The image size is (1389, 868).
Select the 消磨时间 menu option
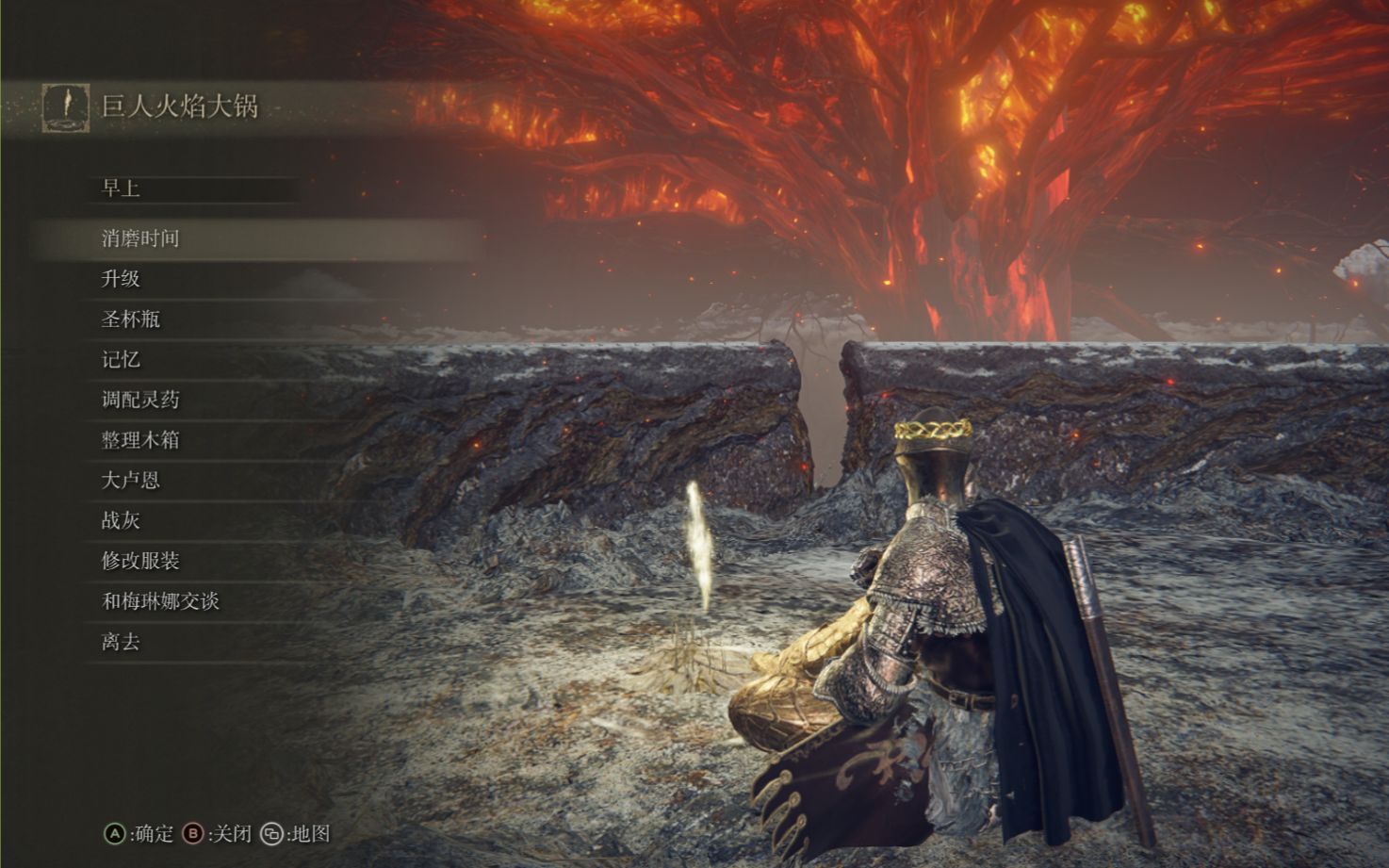point(140,239)
